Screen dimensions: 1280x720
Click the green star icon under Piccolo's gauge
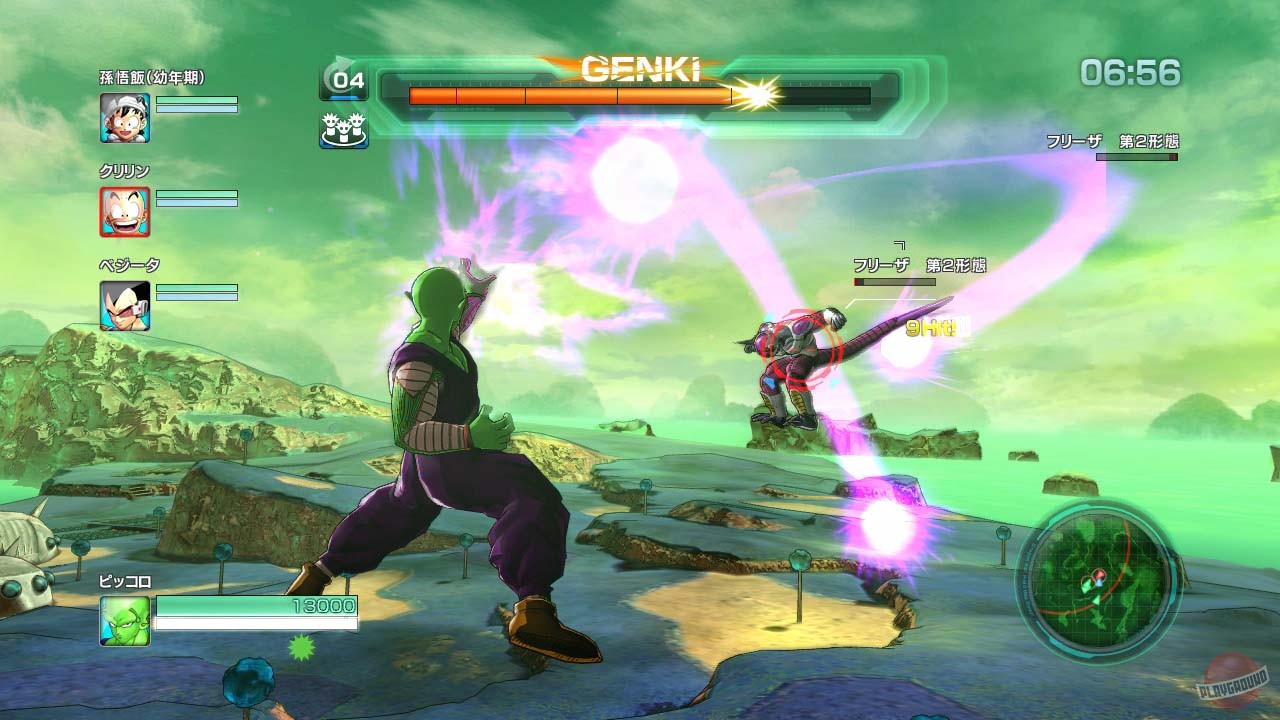301,647
